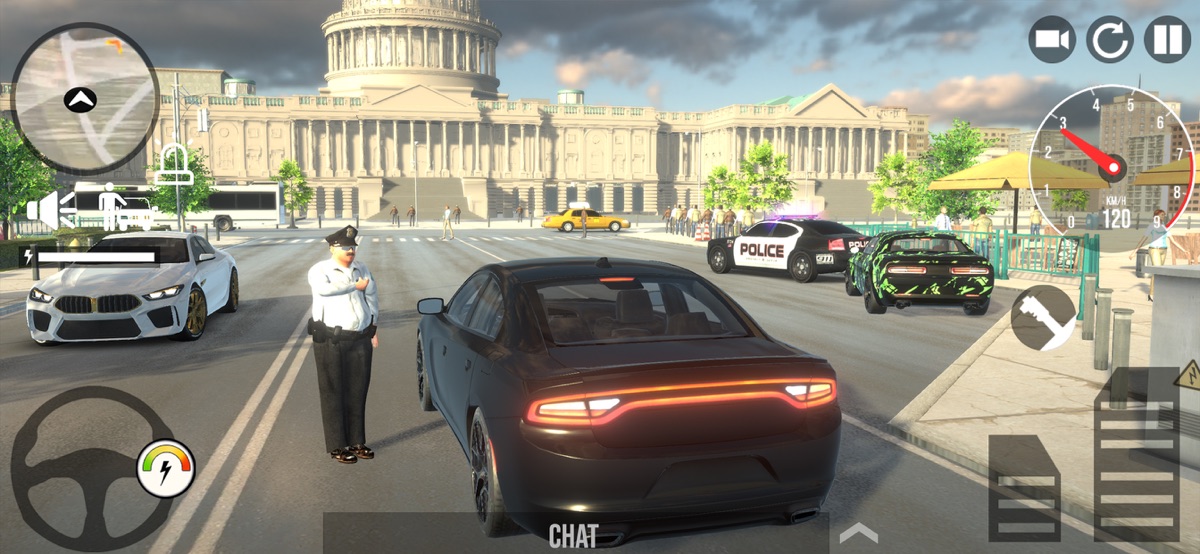Pause the game with the pause button

point(1167,40)
